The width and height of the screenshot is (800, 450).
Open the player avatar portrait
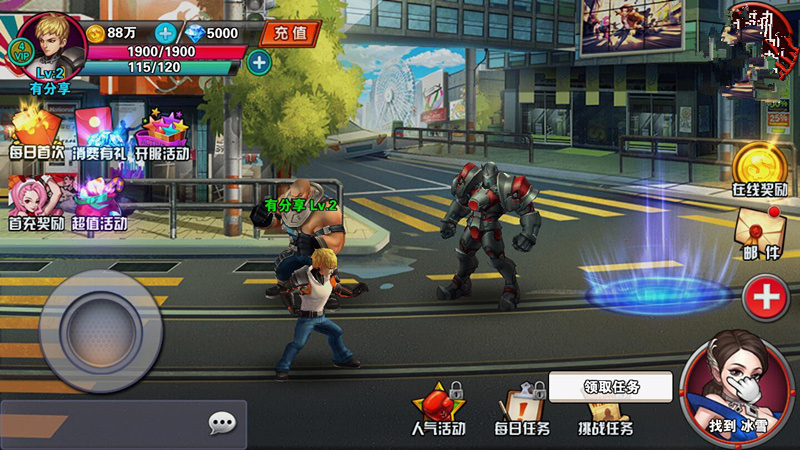50,46
